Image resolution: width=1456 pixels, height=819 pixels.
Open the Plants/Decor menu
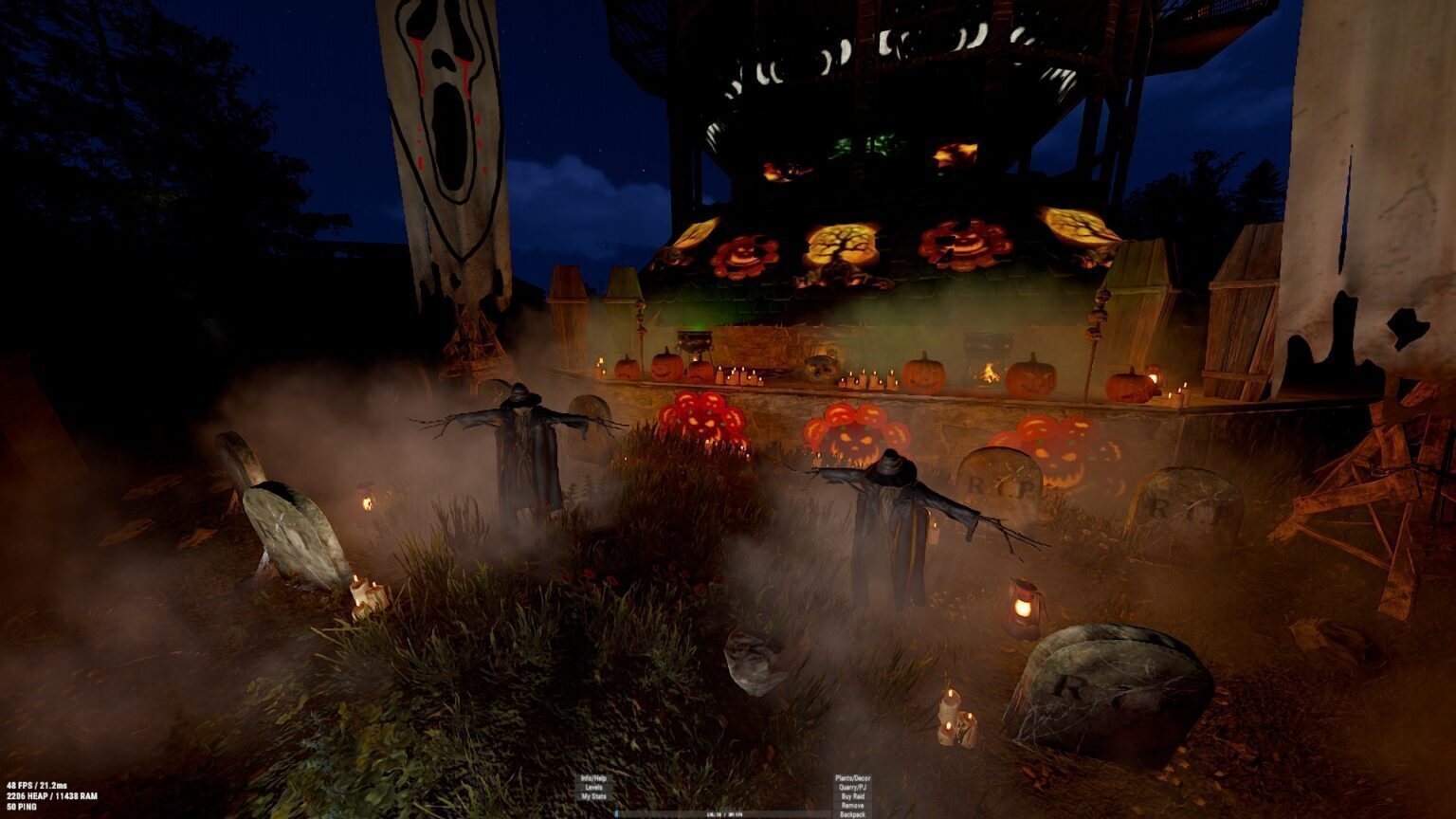(x=852, y=778)
